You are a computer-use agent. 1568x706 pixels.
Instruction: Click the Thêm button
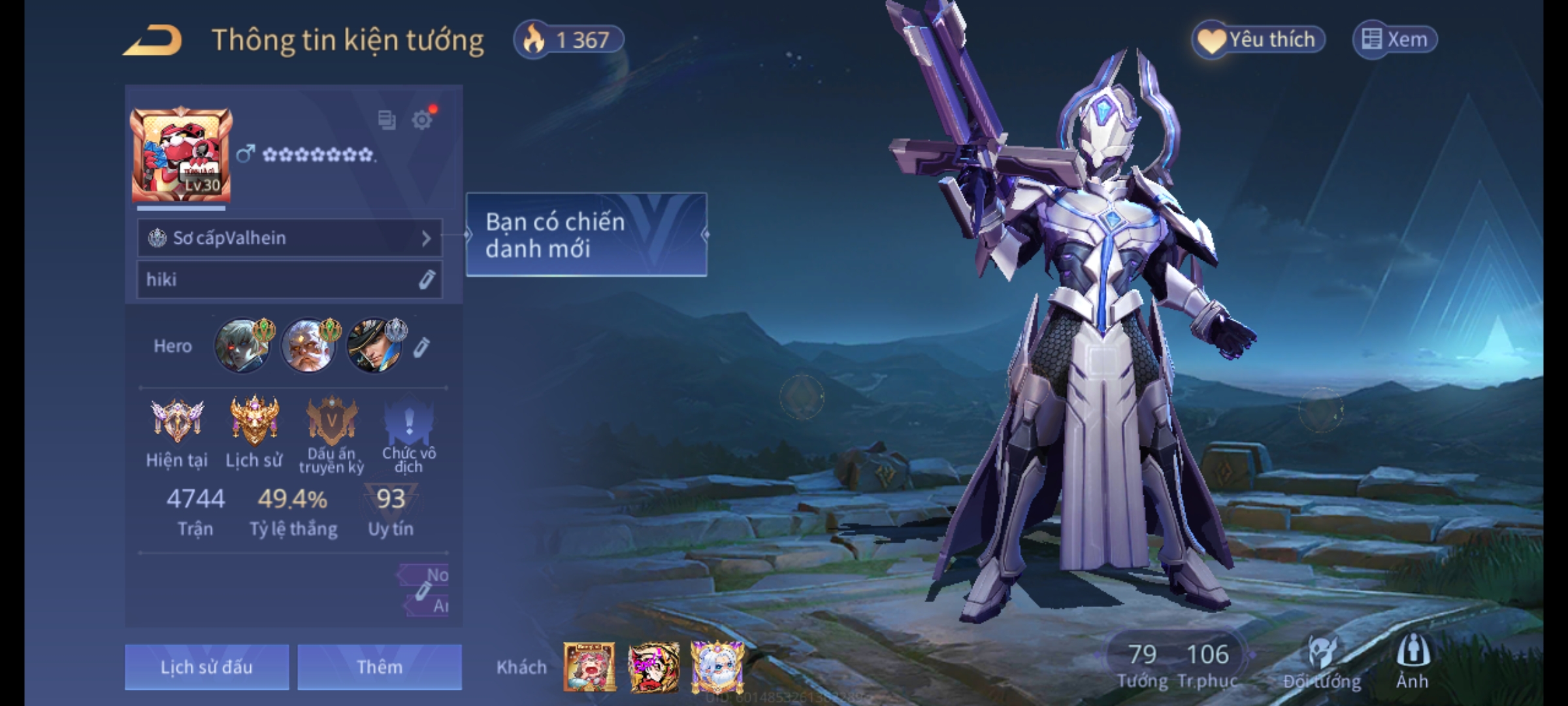(380, 667)
